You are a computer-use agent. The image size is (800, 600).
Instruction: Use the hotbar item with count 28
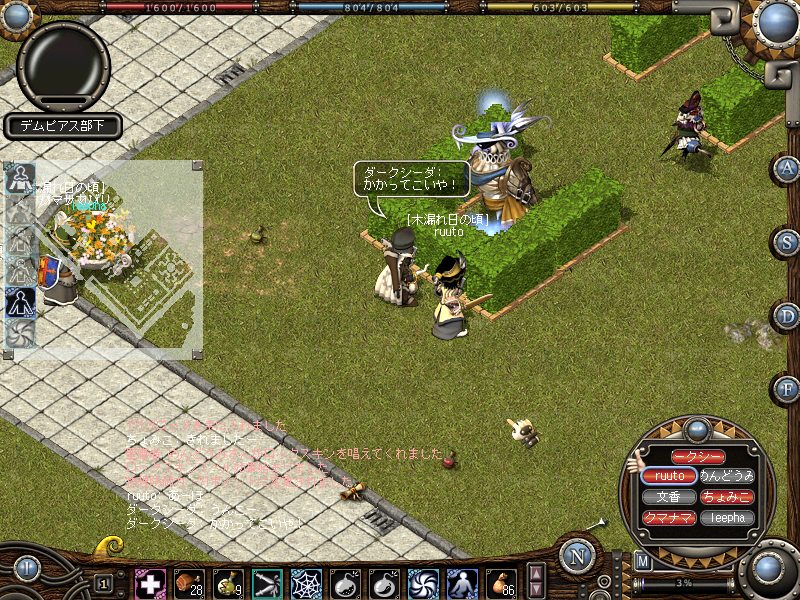[189, 582]
